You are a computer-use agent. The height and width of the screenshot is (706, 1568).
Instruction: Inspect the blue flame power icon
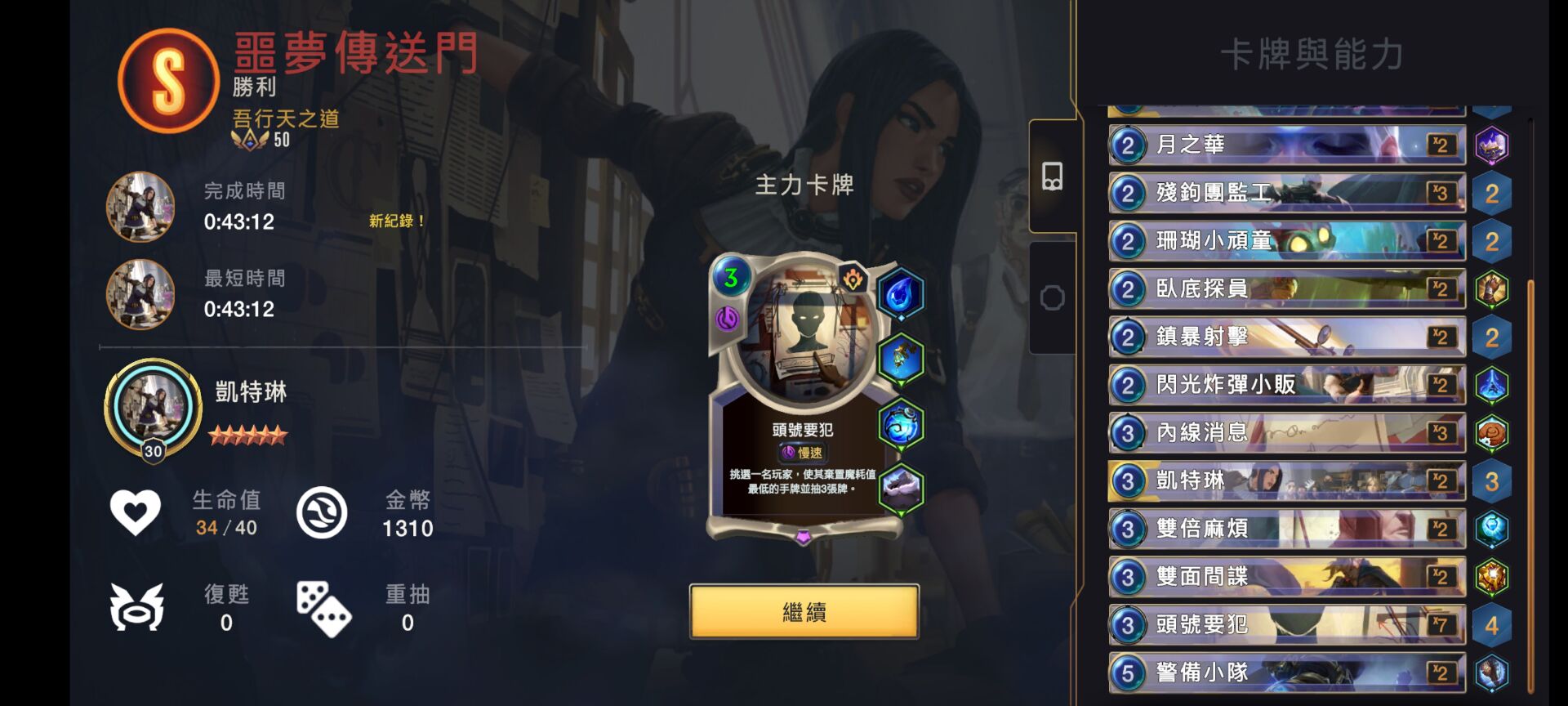[901, 293]
